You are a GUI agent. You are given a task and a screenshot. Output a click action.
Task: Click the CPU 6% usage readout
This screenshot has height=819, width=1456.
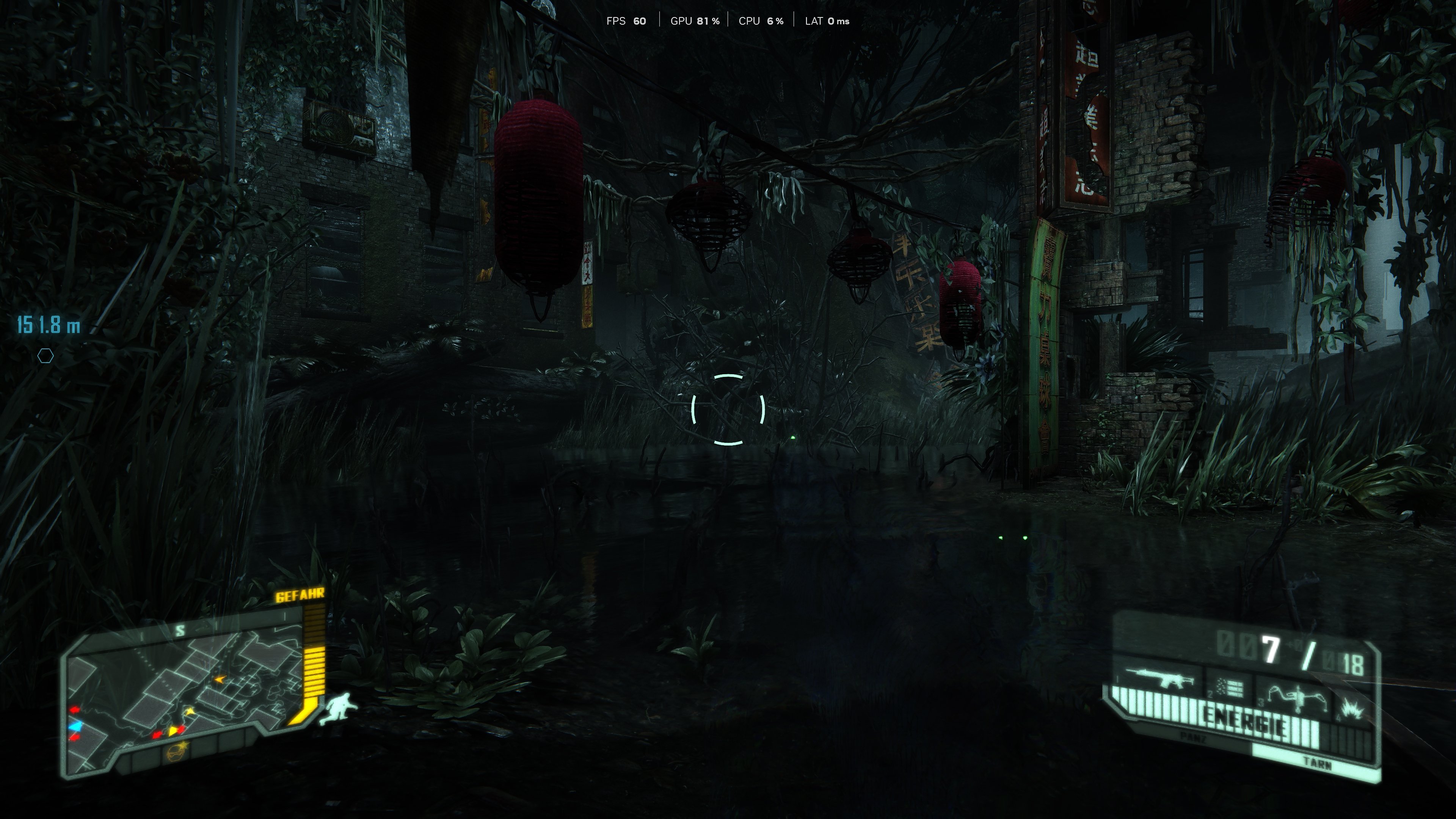761,21
